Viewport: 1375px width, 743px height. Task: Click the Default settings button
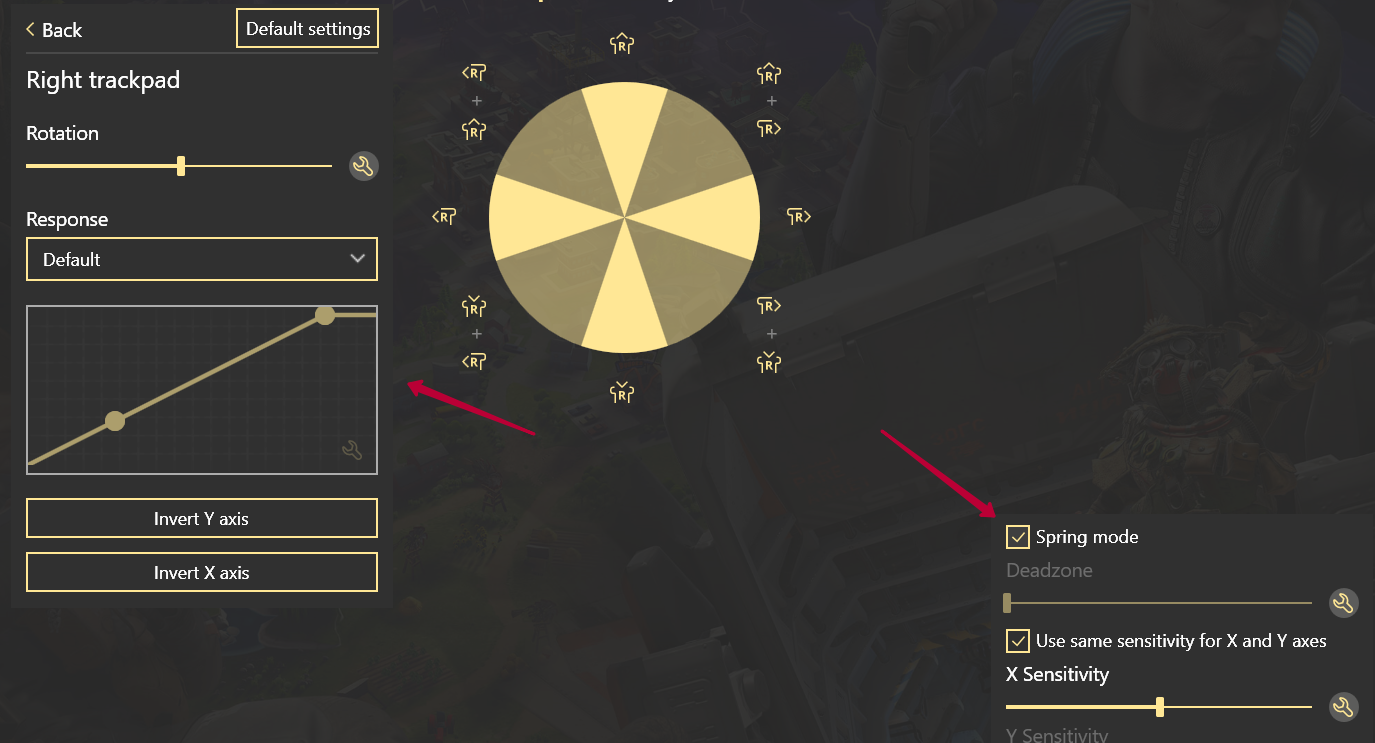pyautogui.click(x=307, y=28)
